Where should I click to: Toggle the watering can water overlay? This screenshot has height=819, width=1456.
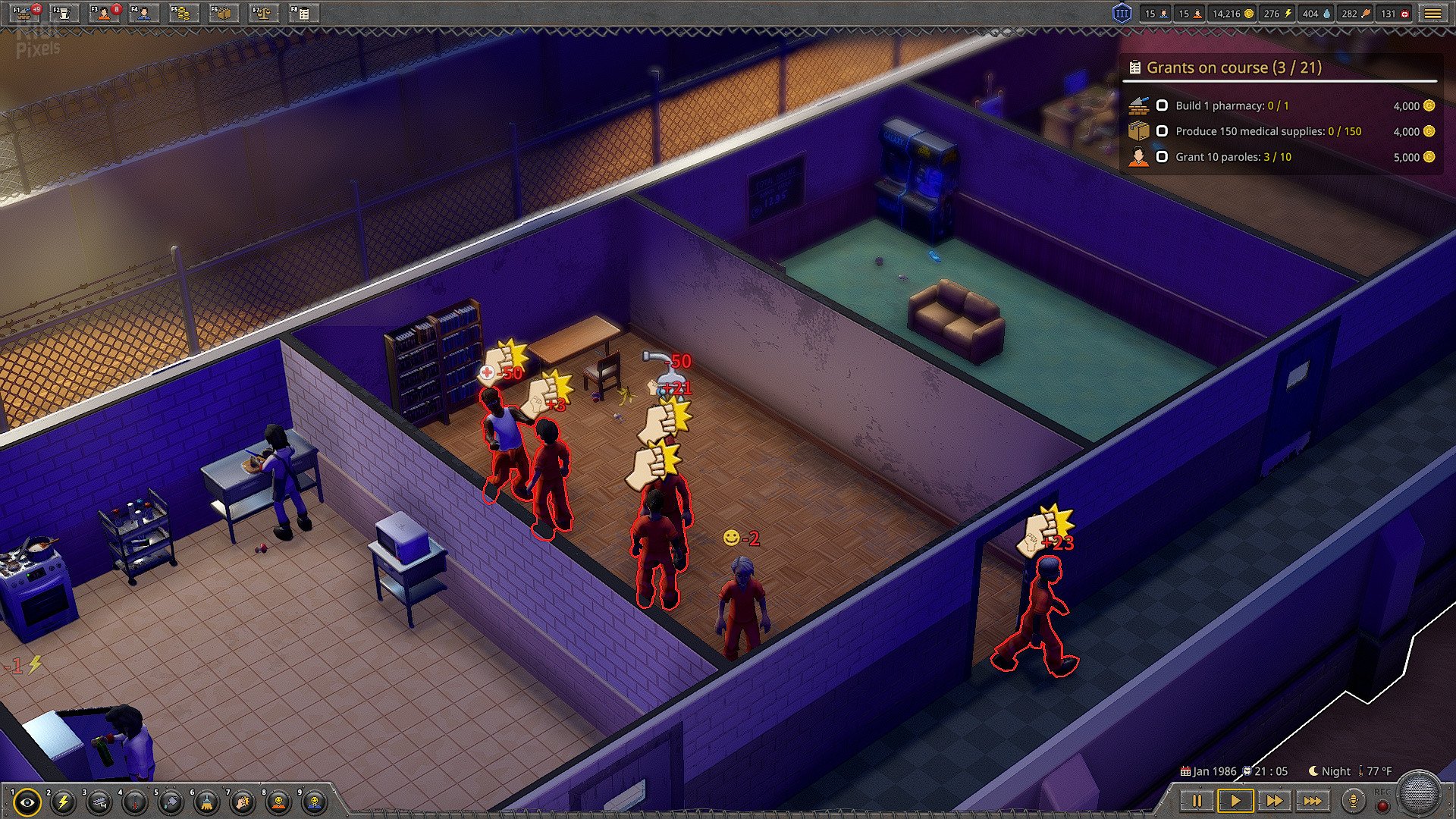click(171, 802)
